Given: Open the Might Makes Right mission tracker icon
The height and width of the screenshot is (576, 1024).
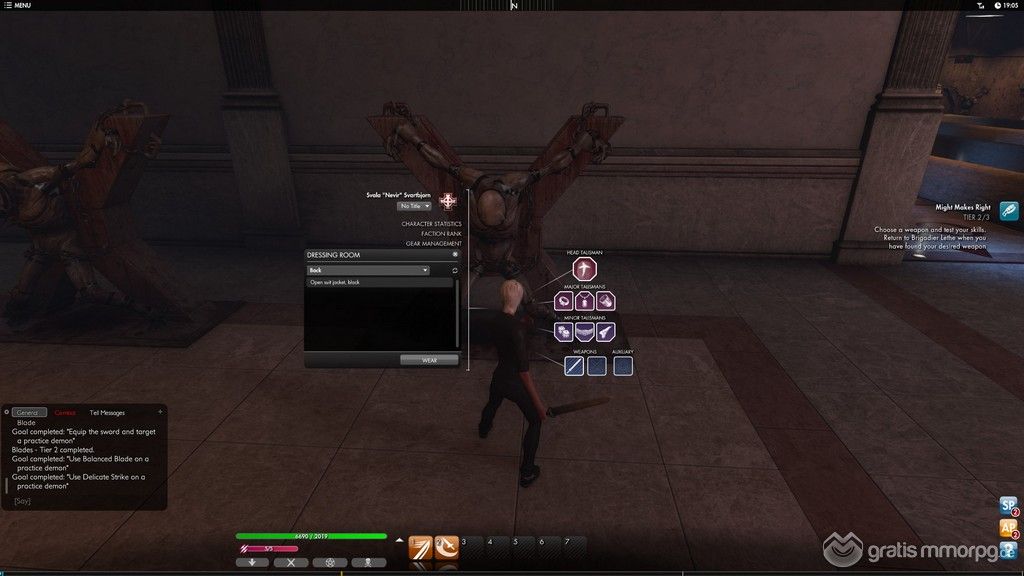Looking at the screenshot, I should tap(1008, 210).
